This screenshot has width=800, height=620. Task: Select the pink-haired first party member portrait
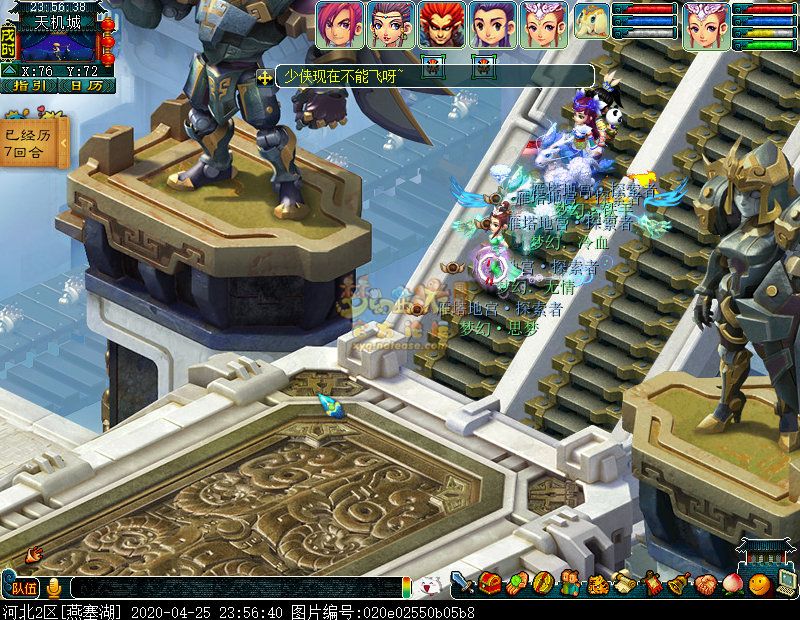click(x=340, y=24)
